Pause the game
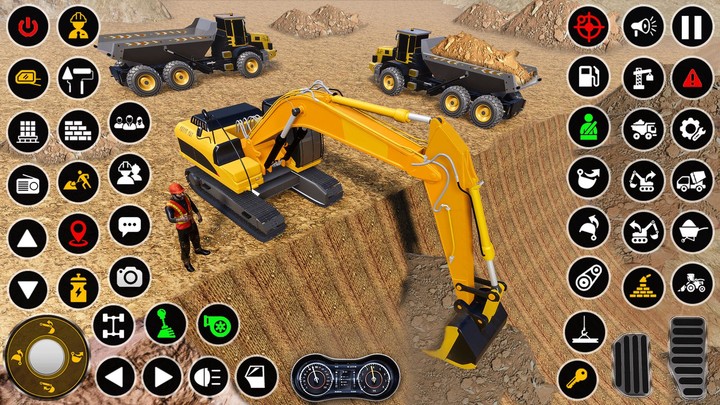720x405 pixels. 692,26
